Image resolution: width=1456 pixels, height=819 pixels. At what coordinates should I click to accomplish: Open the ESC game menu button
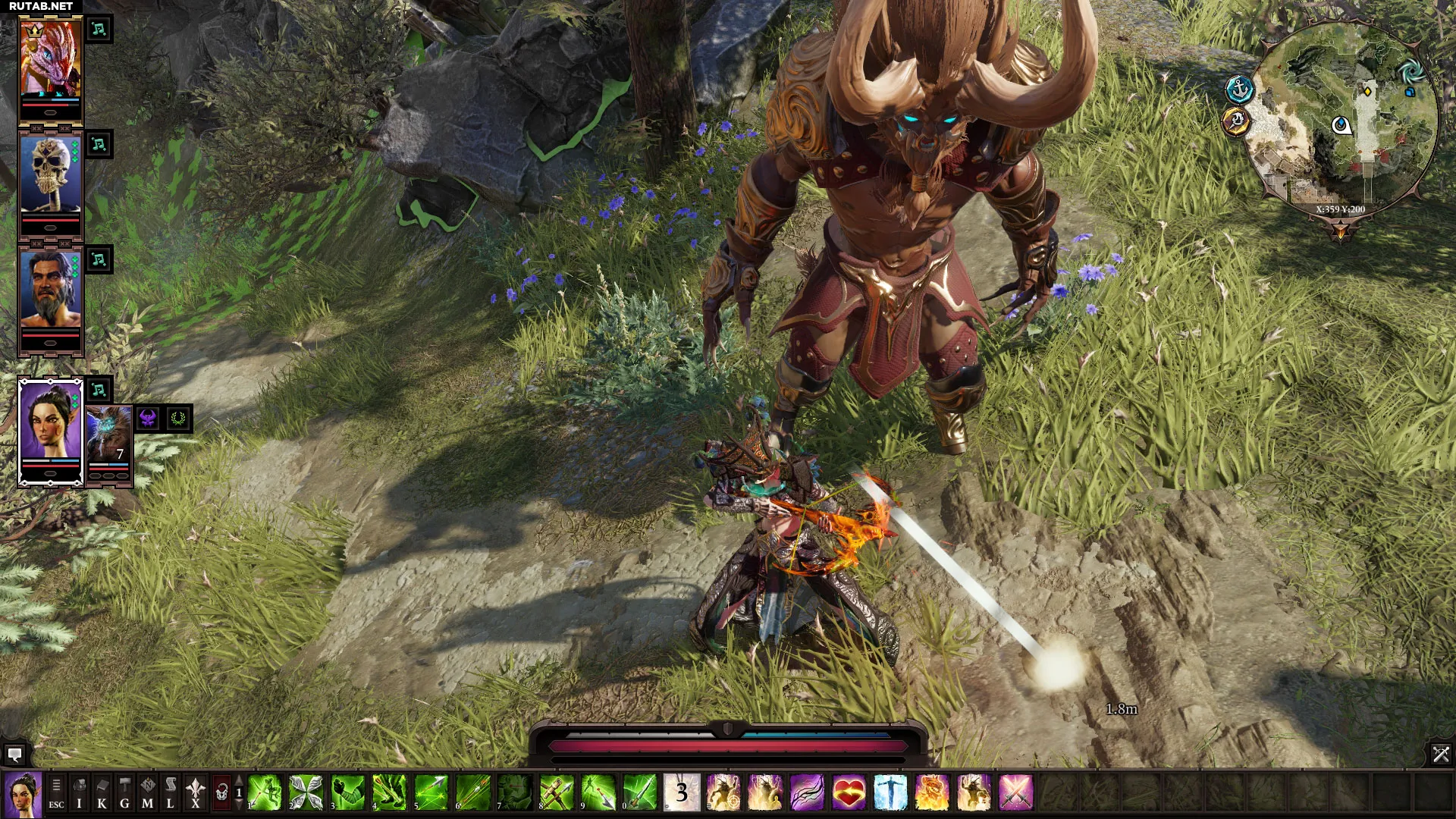click(x=56, y=793)
